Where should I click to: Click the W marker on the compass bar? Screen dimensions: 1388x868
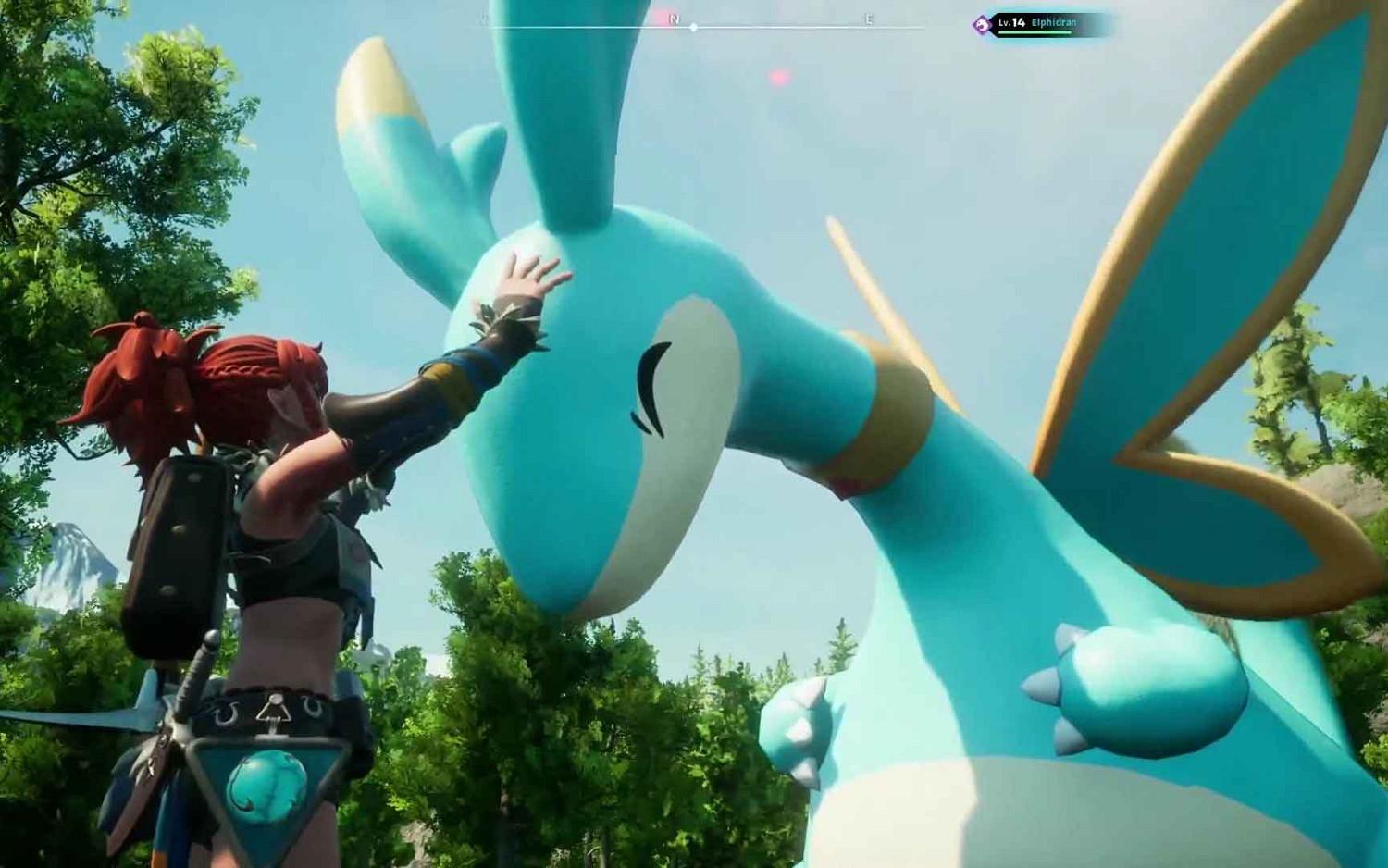coord(480,19)
